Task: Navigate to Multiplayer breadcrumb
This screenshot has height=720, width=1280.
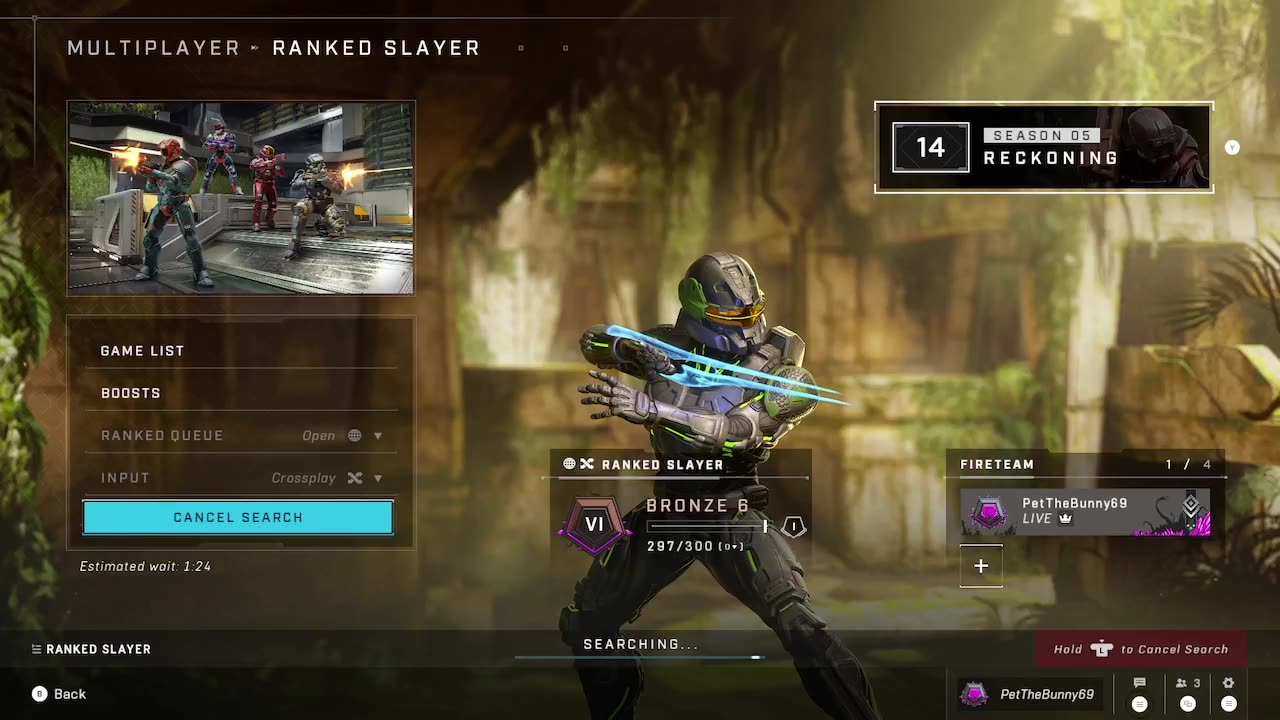Action: point(154,48)
